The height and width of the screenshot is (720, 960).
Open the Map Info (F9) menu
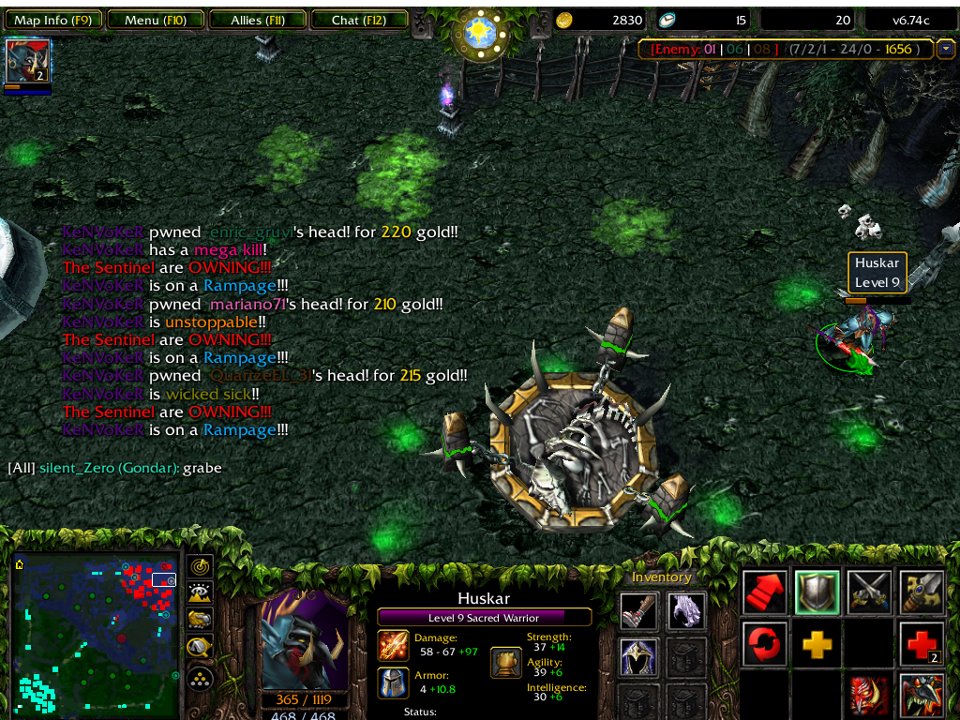tap(53, 20)
